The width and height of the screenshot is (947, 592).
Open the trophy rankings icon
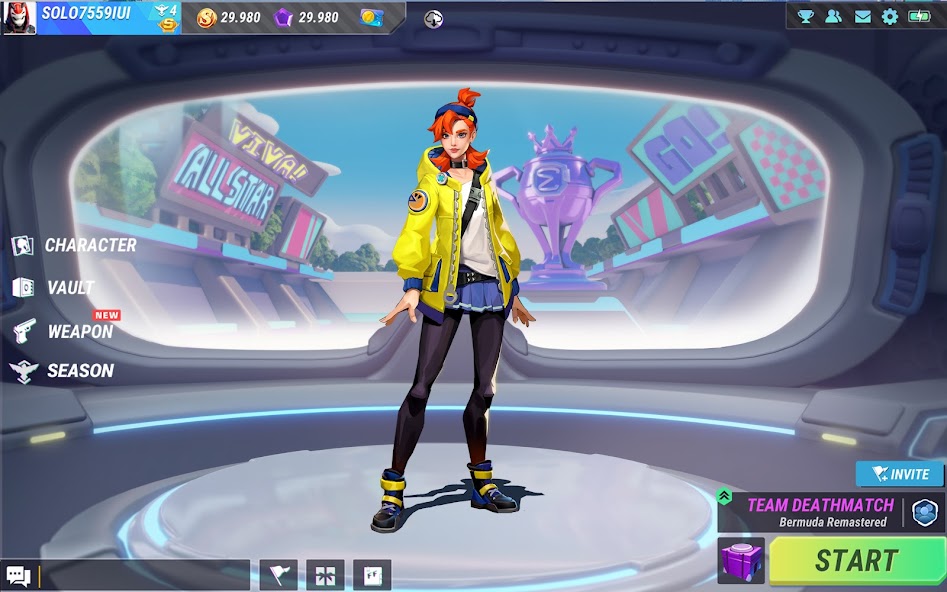(x=805, y=16)
